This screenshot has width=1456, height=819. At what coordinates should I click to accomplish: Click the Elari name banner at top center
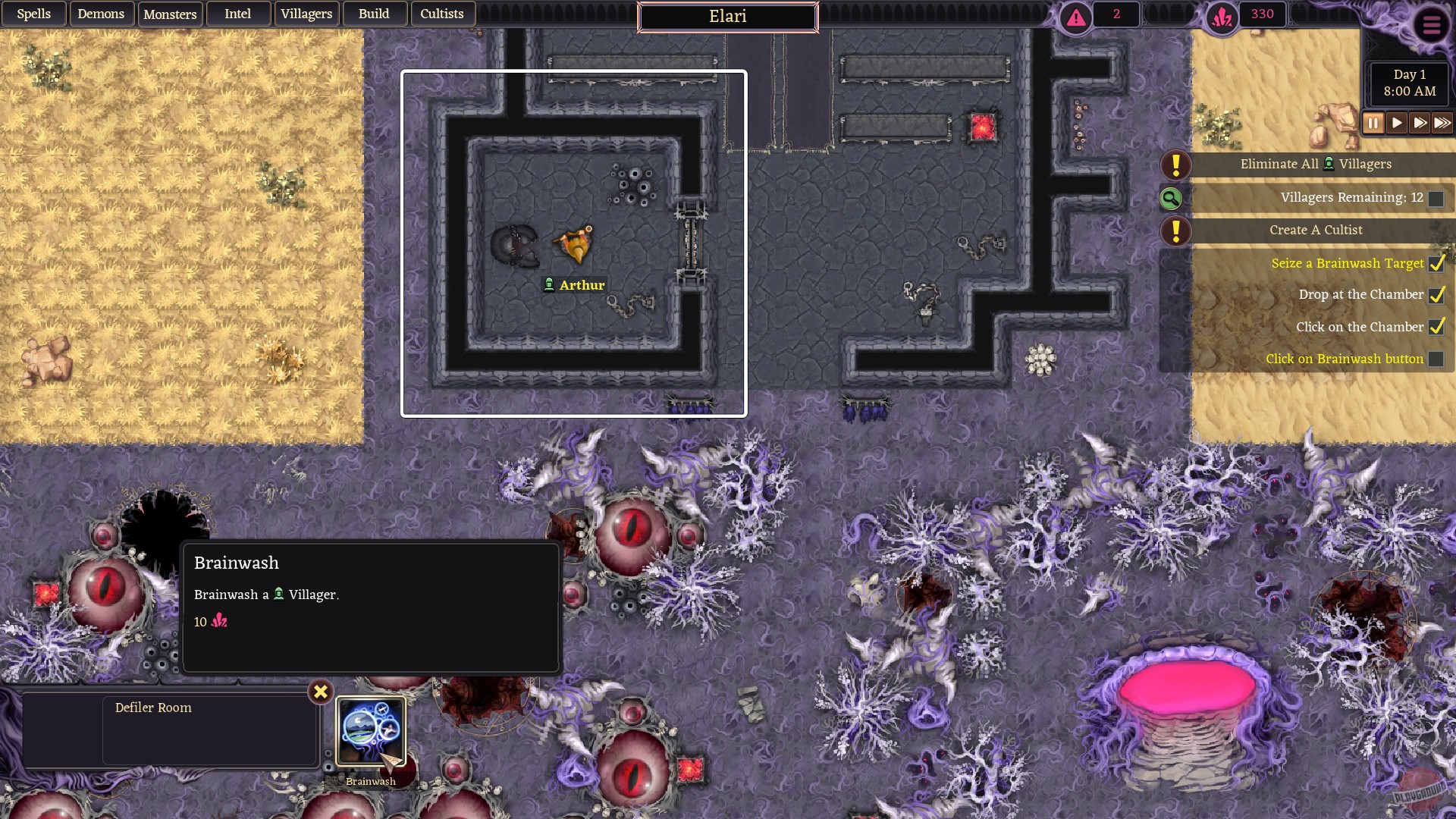click(728, 16)
